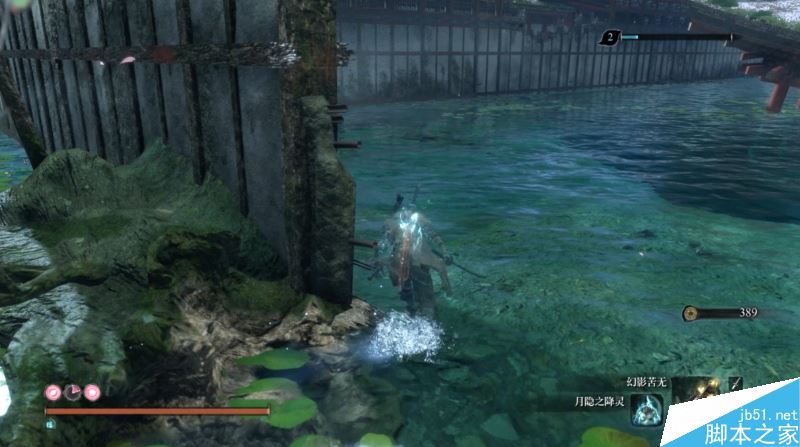Click the sword combat art icon
Viewport: 800px width, 447px height.
tap(736, 383)
